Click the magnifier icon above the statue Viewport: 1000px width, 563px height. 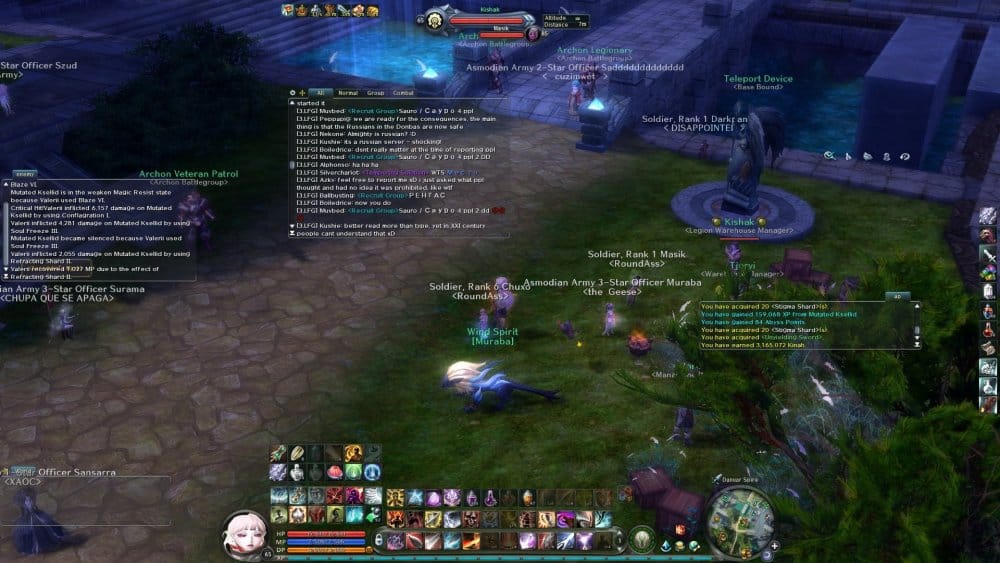coord(829,156)
